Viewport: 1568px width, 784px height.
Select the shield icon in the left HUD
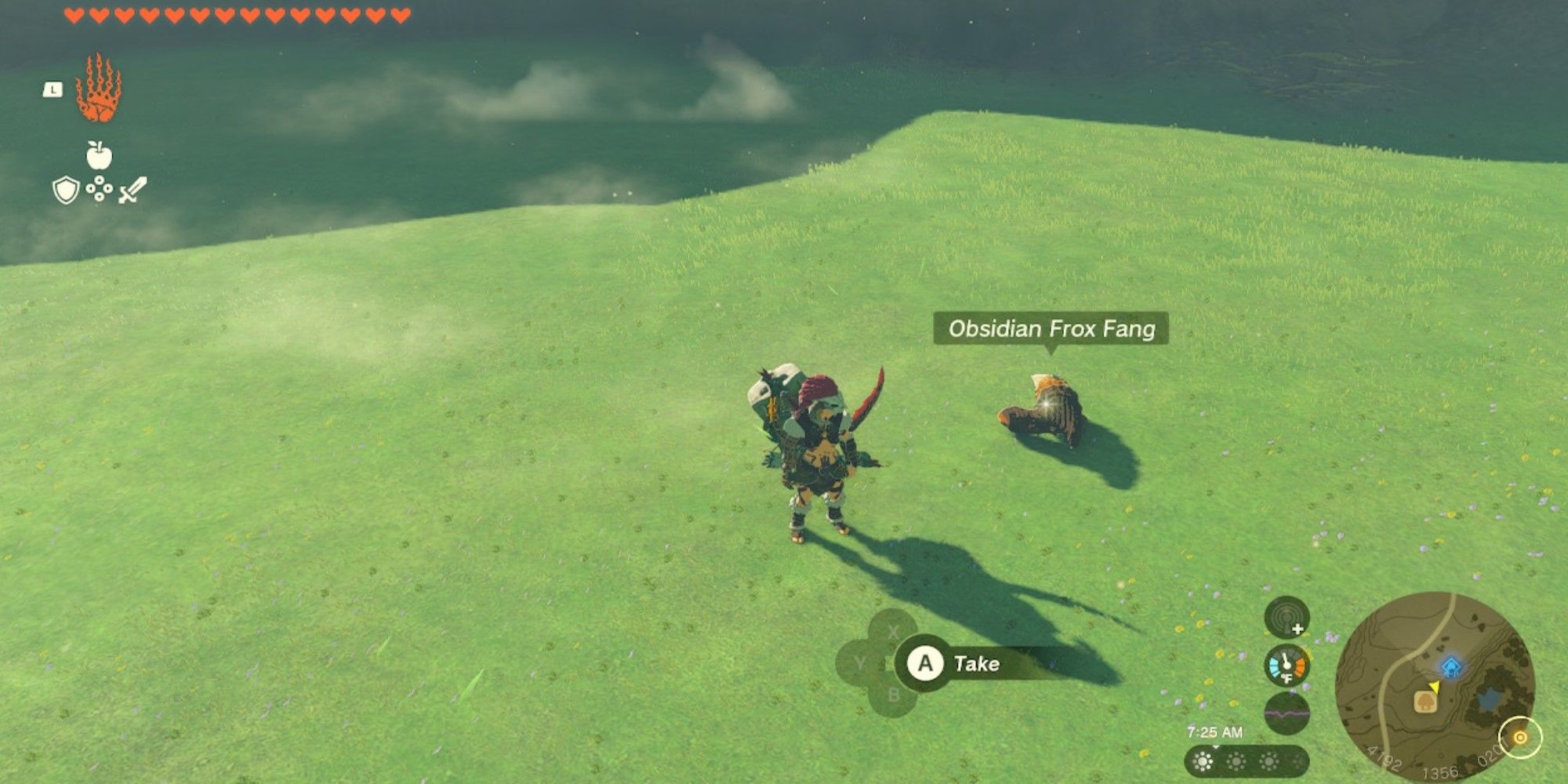click(64, 191)
